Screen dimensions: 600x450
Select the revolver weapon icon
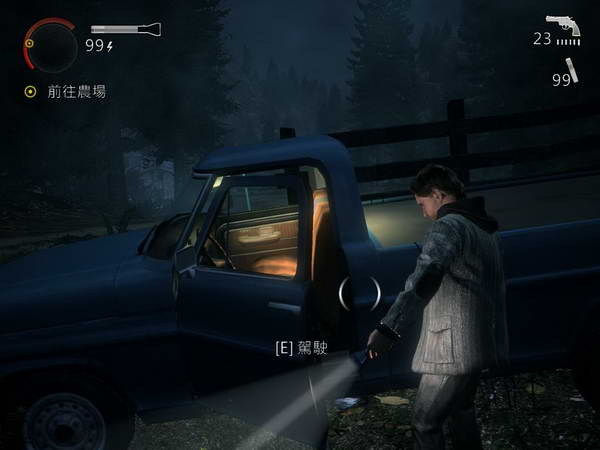[x=563, y=26]
